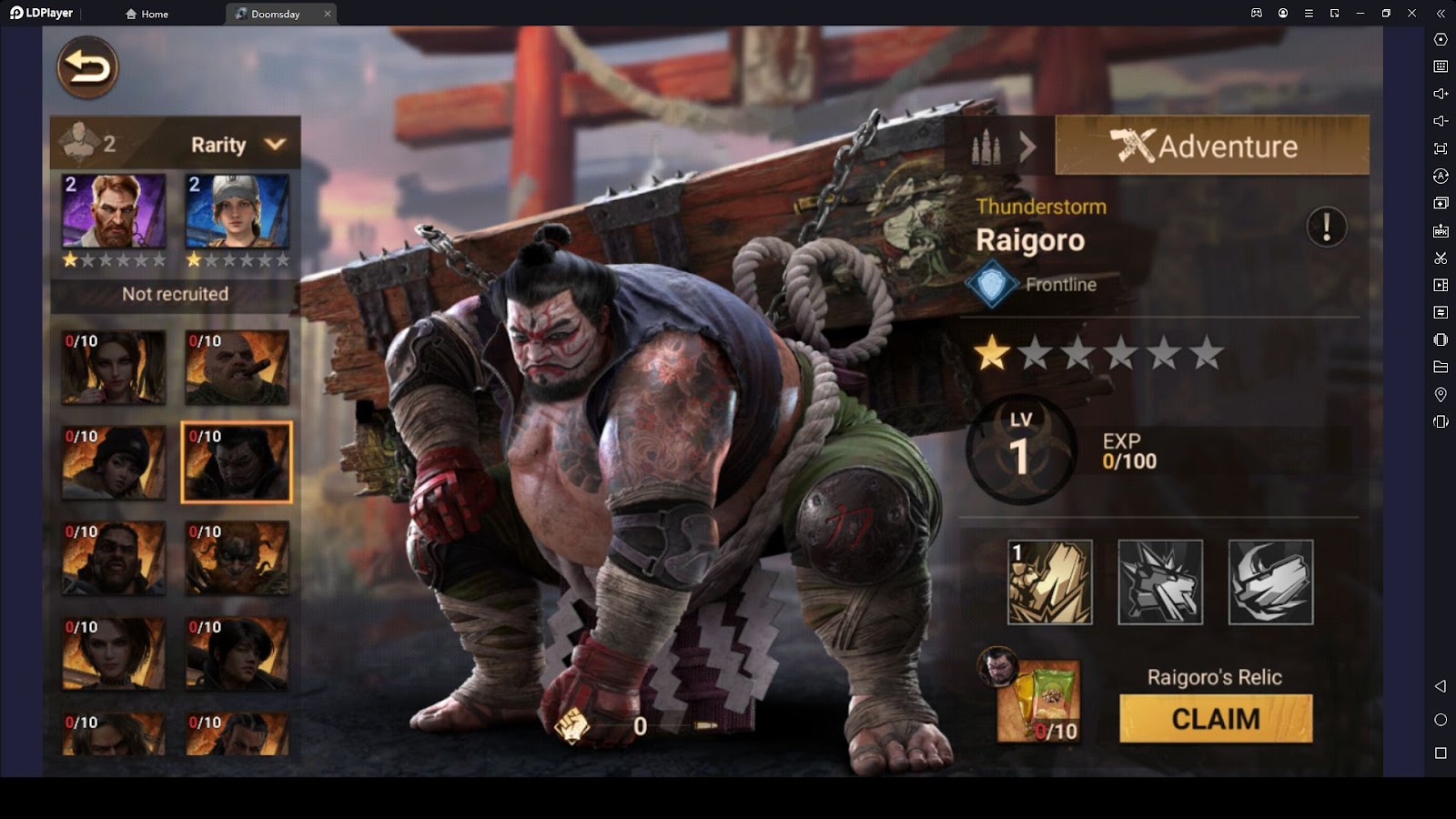Image resolution: width=1456 pixels, height=819 pixels.
Task: Tap the Raigoro relic fragment item
Action: tap(1039, 701)
